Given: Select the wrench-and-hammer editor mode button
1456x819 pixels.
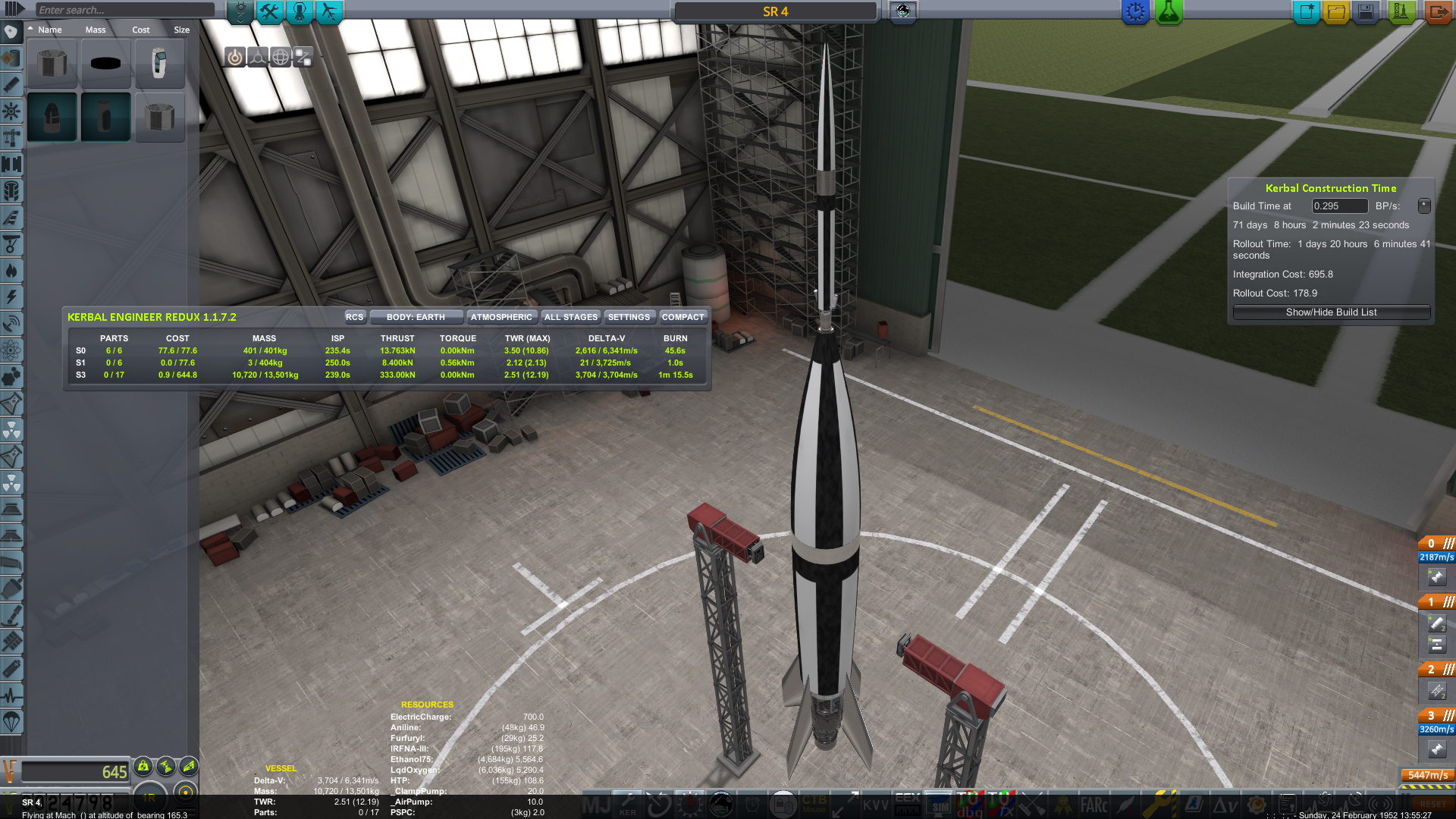Looking at the screenshot, I should 270,11.
